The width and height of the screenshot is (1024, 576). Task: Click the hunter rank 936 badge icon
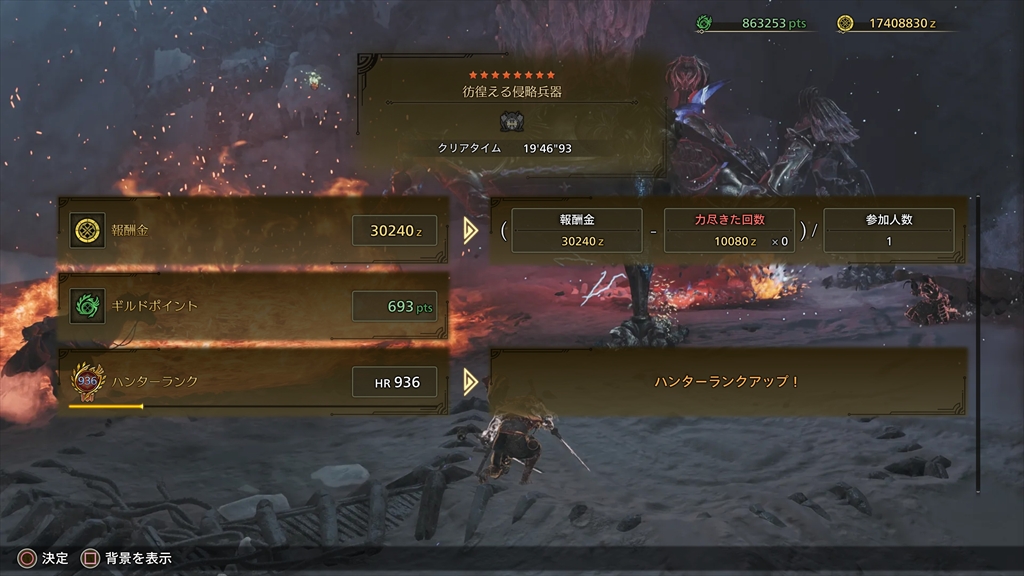click(87, 381)
